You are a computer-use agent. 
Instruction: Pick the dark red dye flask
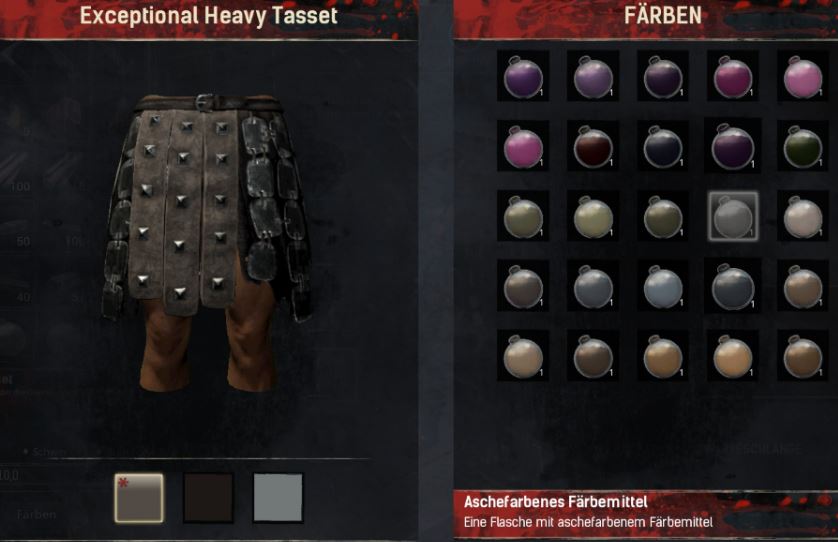pyautogui.click(x=593, y=148)
